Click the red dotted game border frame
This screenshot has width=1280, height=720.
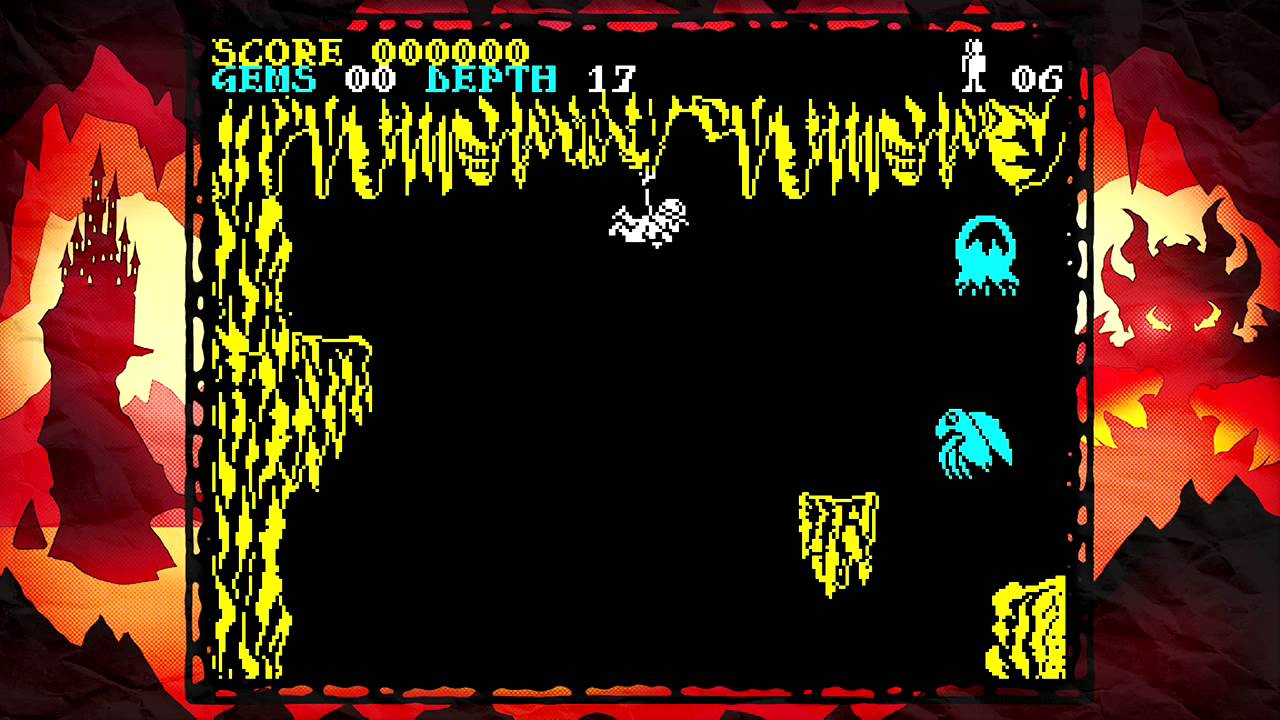pos(640,21)
